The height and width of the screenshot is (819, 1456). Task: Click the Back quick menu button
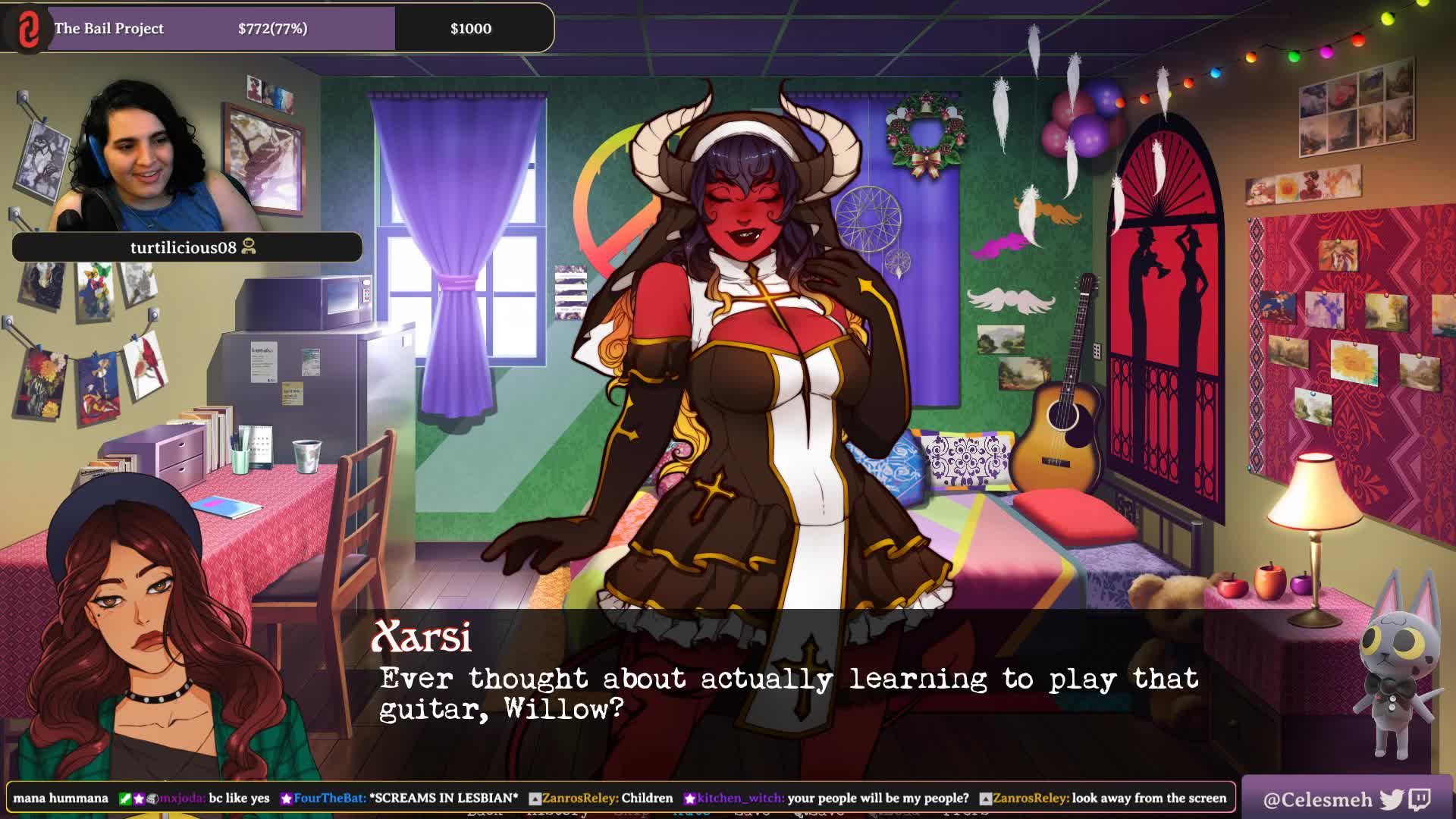pos(485,813)
